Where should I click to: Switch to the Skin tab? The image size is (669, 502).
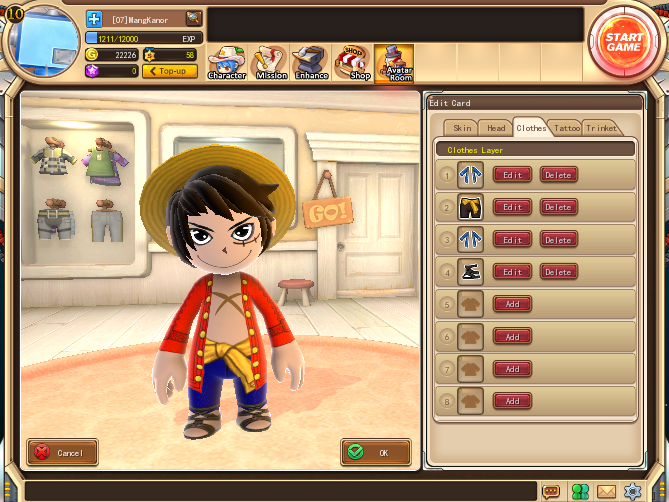462,128
